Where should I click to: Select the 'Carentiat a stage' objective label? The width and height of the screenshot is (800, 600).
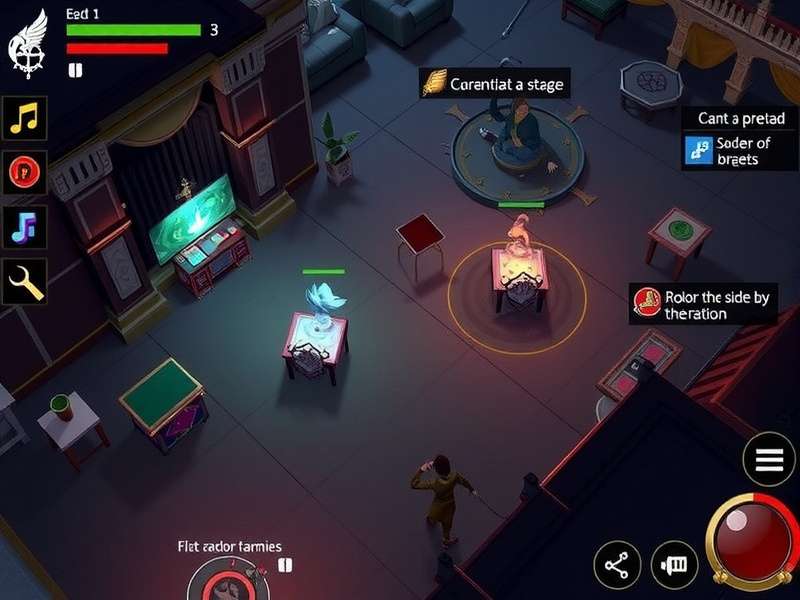coord(494,84)
